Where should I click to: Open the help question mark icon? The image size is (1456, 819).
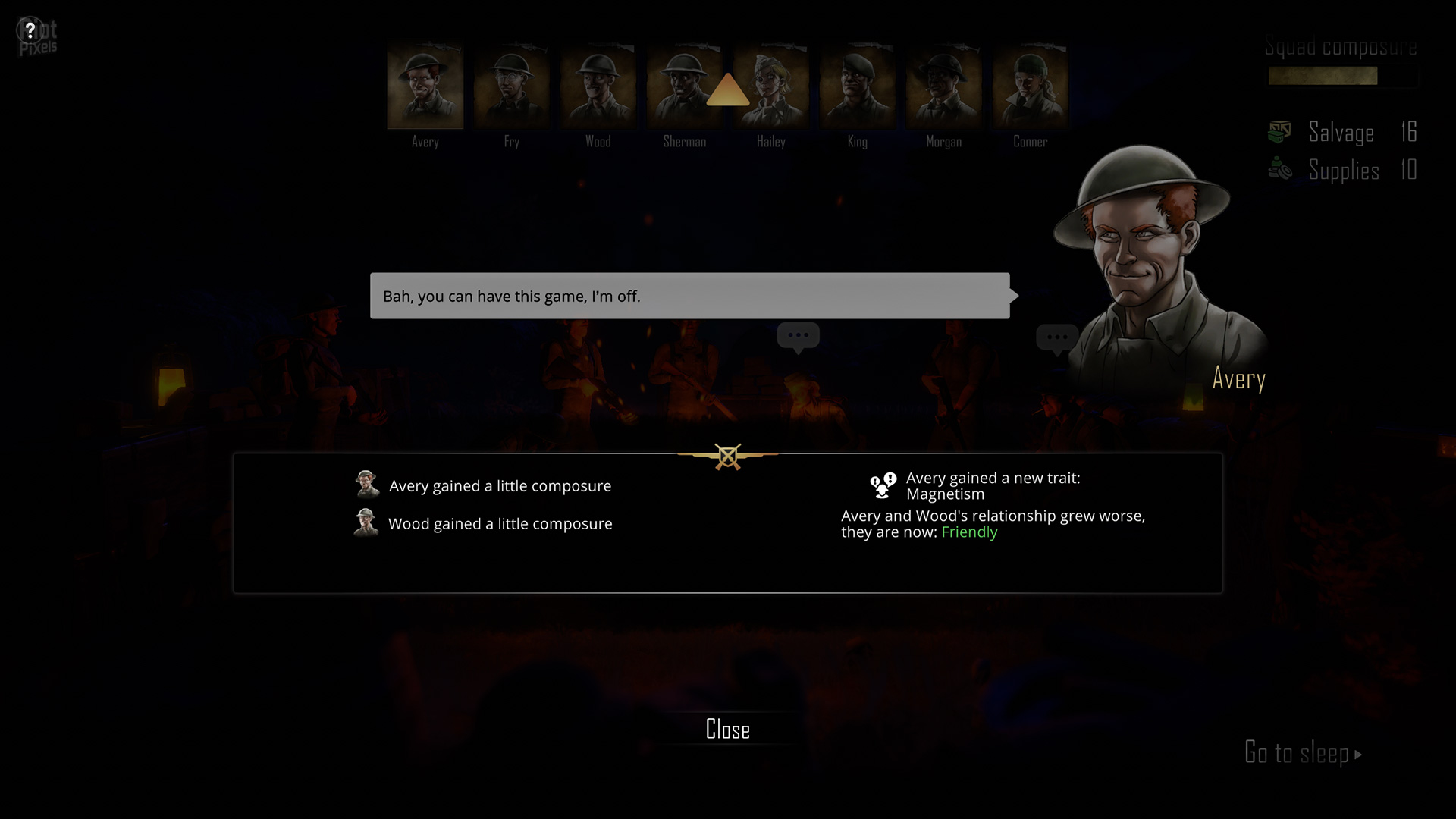[30, 31]
